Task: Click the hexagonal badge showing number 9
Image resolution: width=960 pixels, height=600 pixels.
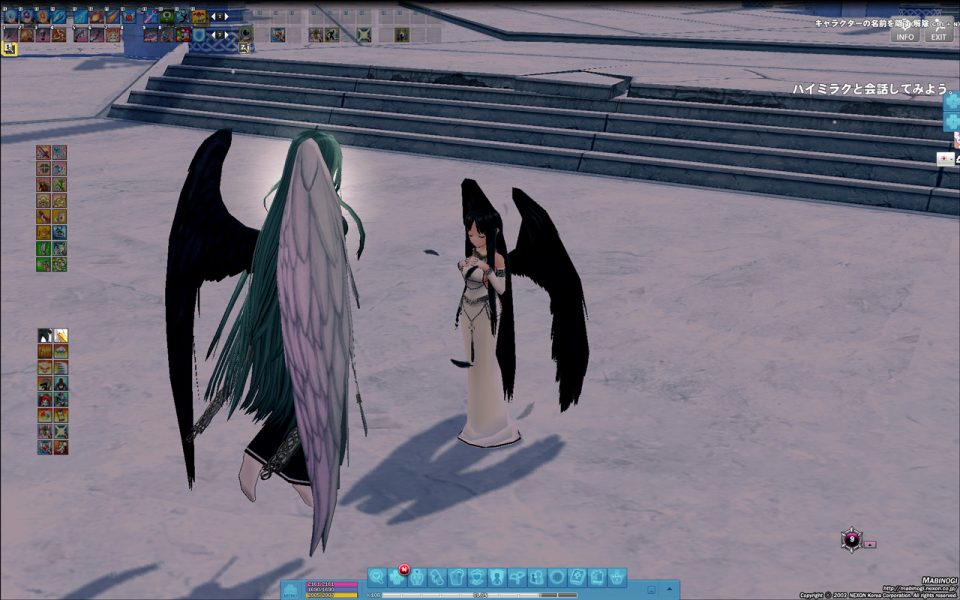Action: [851, 540]
